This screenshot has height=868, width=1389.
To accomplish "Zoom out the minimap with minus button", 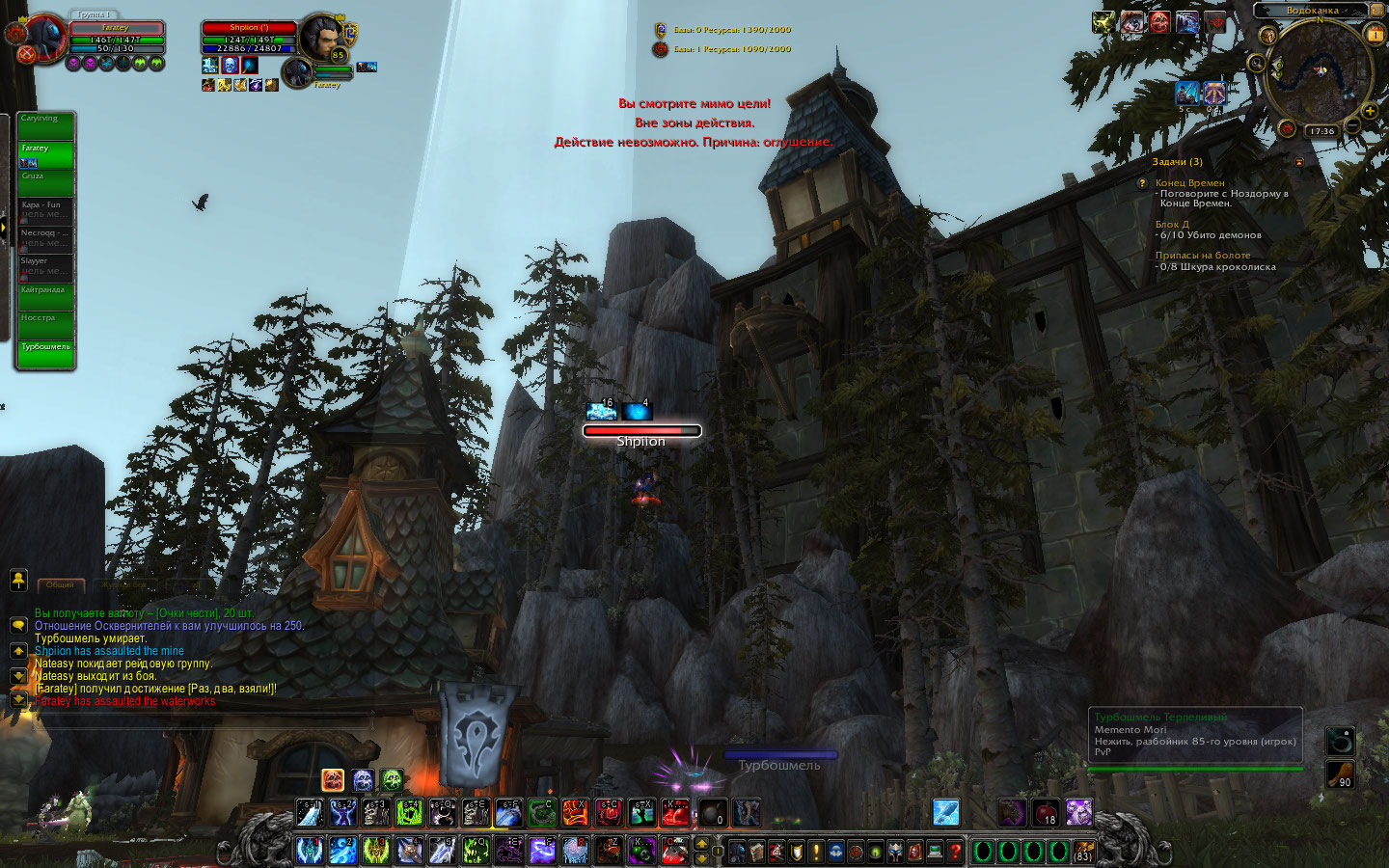I will [1352, 126].
